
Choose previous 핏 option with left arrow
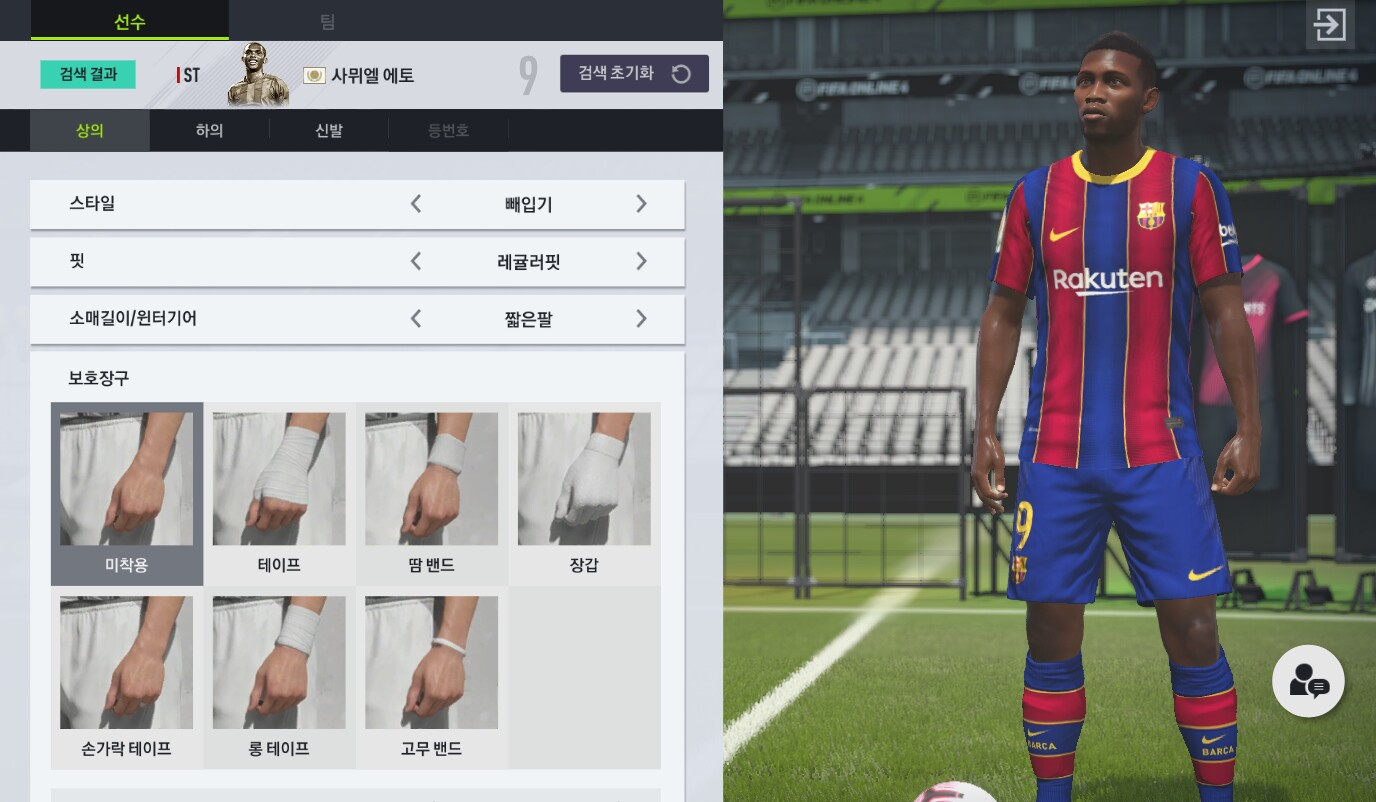[416, 262]
